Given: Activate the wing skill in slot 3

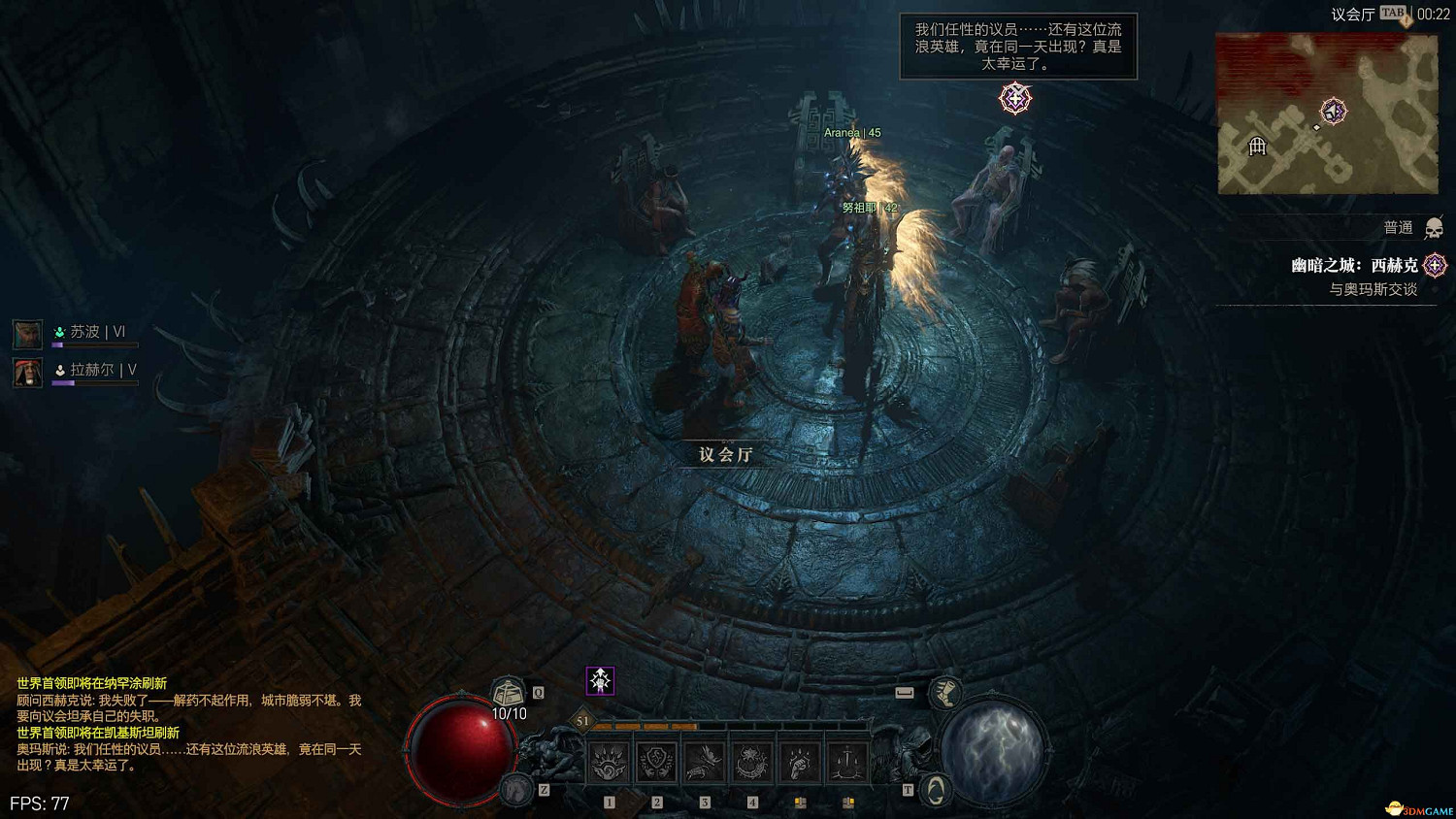Looking at the screenshot, I should point(703,761).
